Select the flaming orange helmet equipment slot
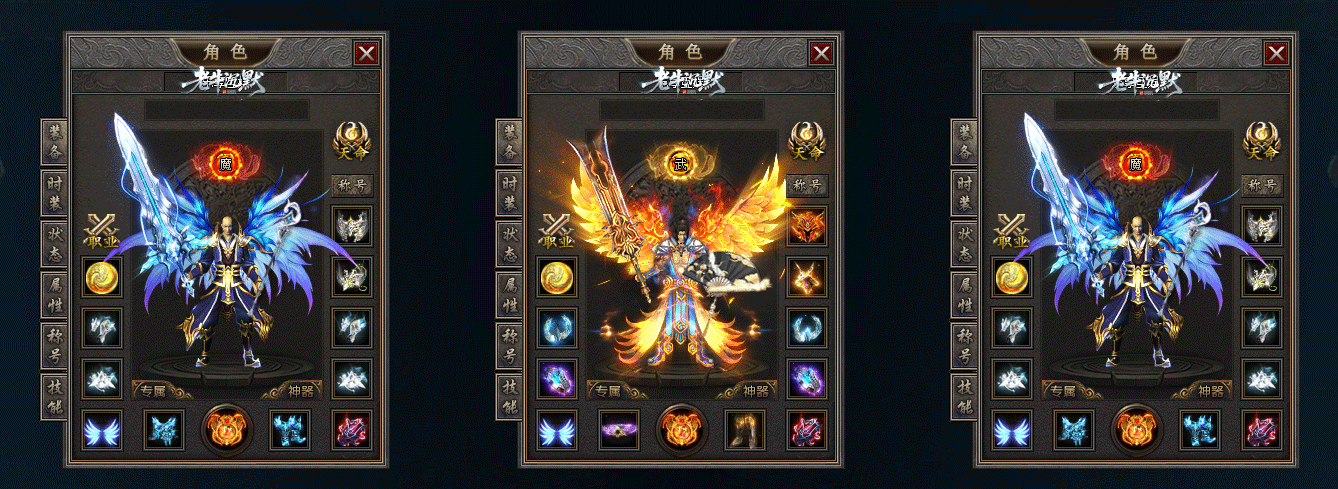 click(x=806, y=225)
